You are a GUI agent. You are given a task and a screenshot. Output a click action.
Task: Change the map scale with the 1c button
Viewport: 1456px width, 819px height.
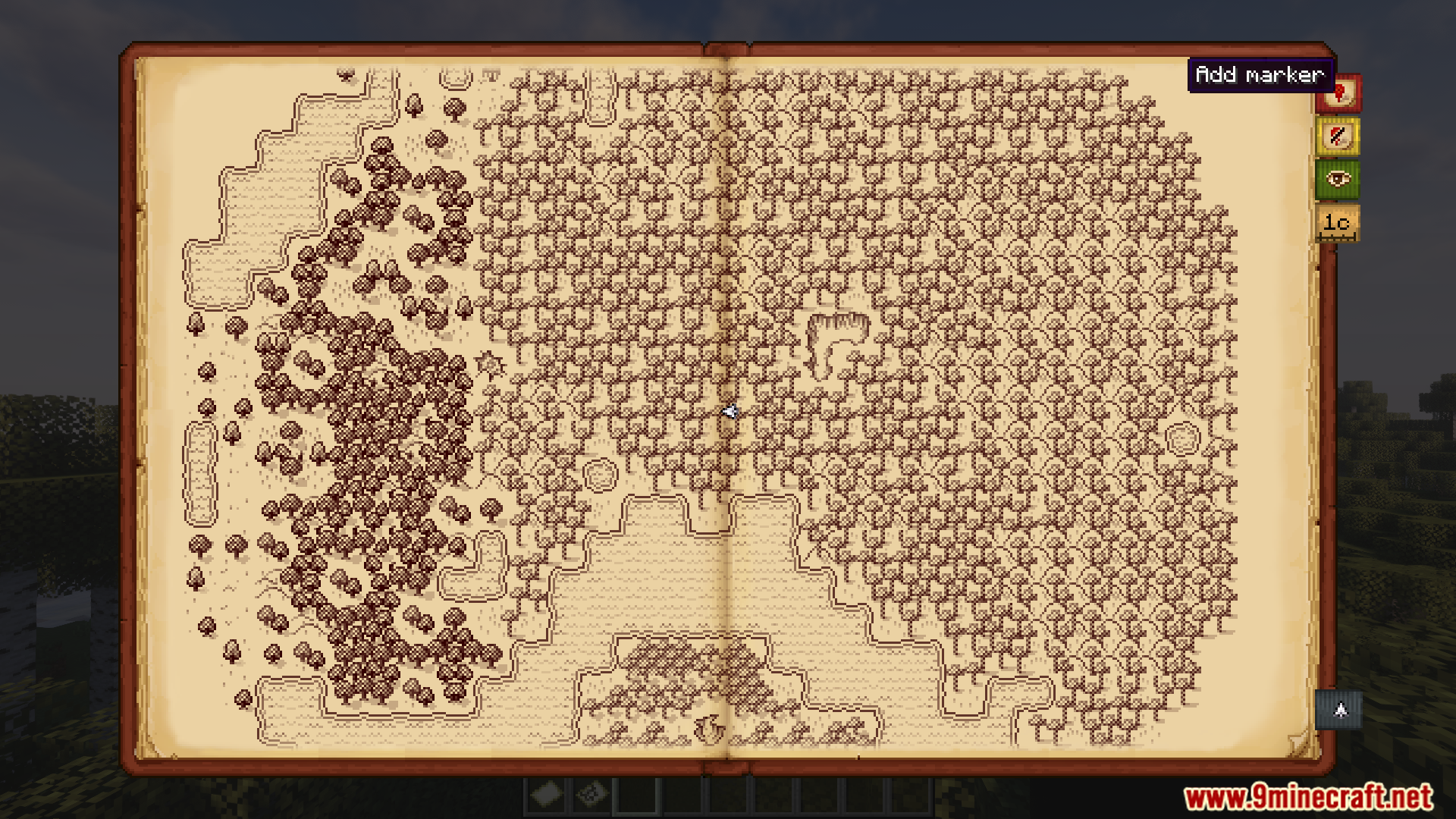pyautogui.click(x=1337, y=223)
